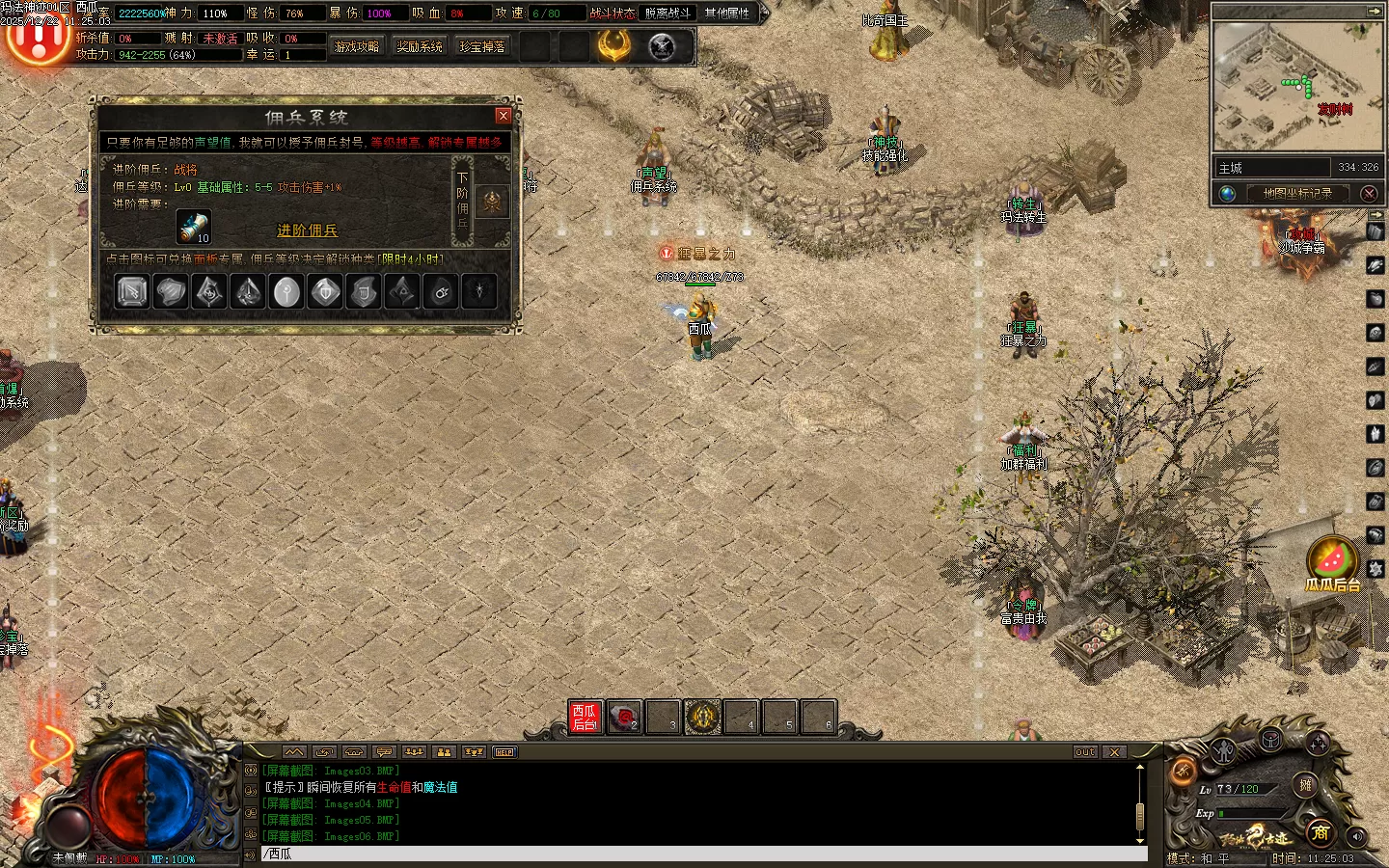
Task: Open the 商 shop button
Action: coord(1321,831)
